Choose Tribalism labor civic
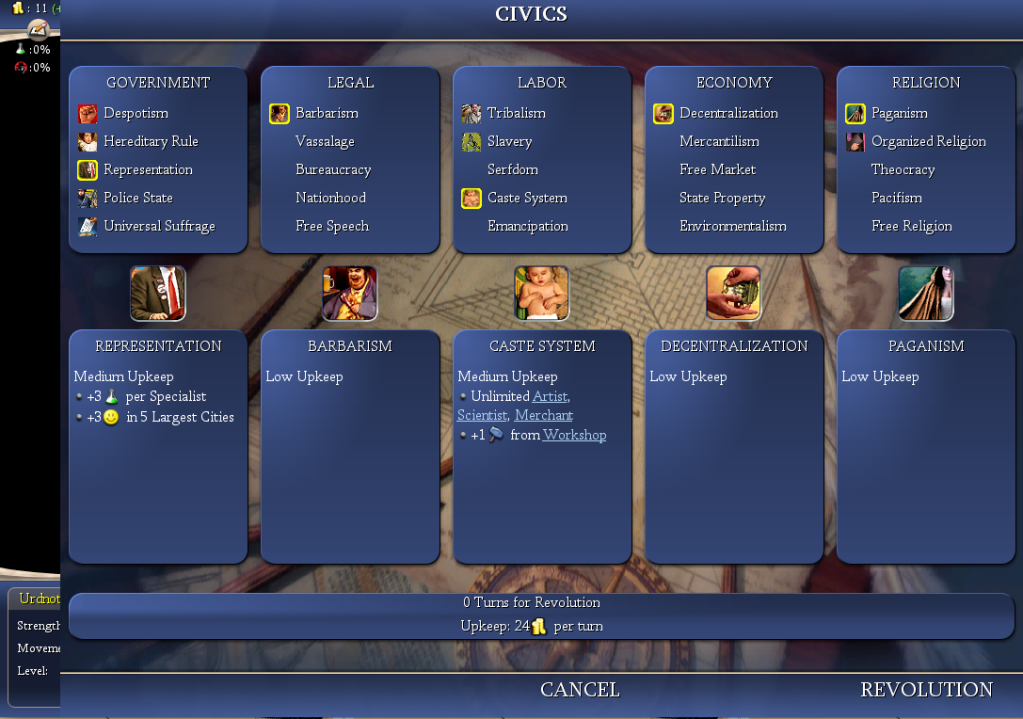This screenshot has width=1023, height=719. pos(516,114)
